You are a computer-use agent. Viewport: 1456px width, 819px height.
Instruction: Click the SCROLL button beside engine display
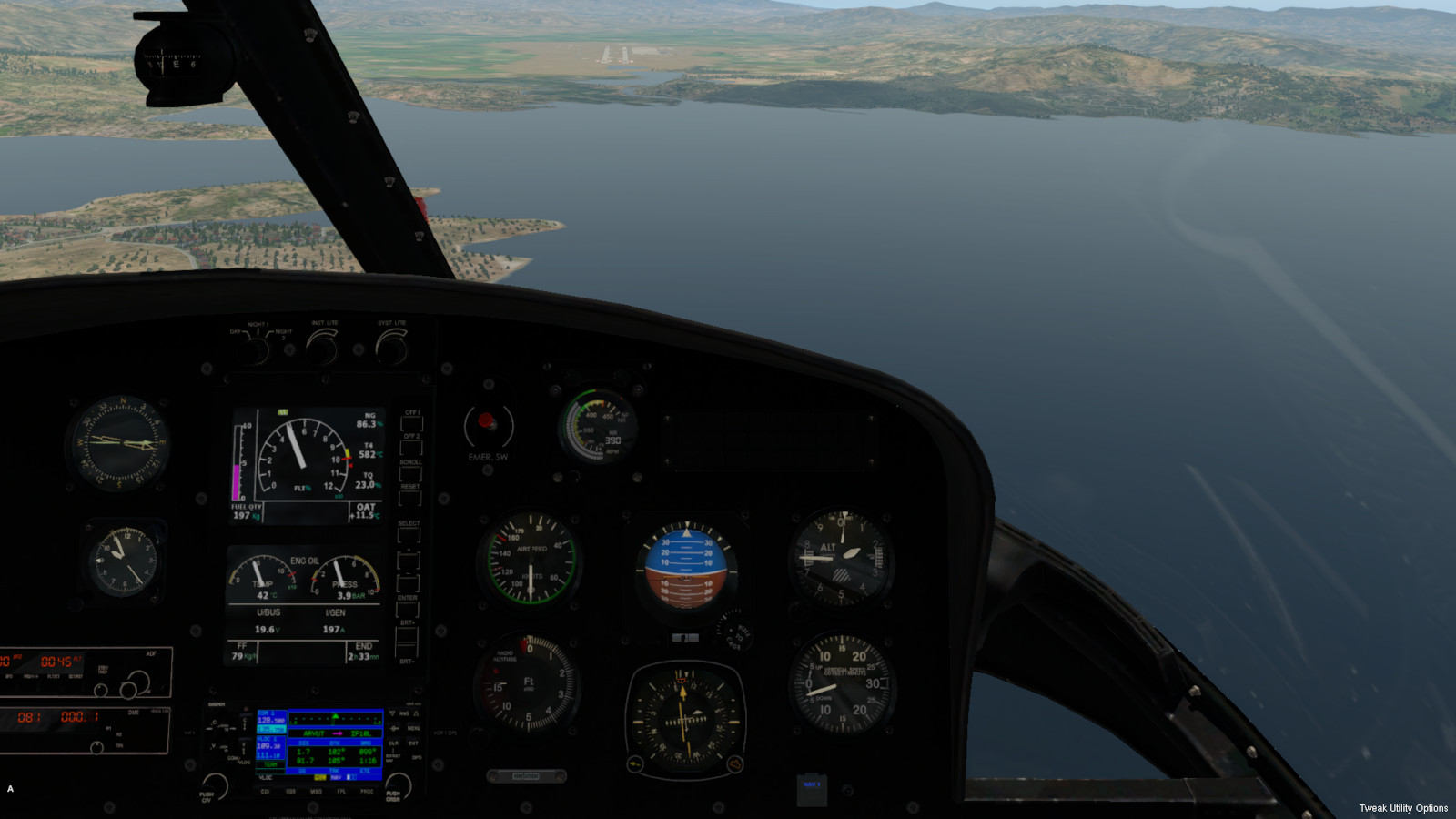click(x=410, y=474)
